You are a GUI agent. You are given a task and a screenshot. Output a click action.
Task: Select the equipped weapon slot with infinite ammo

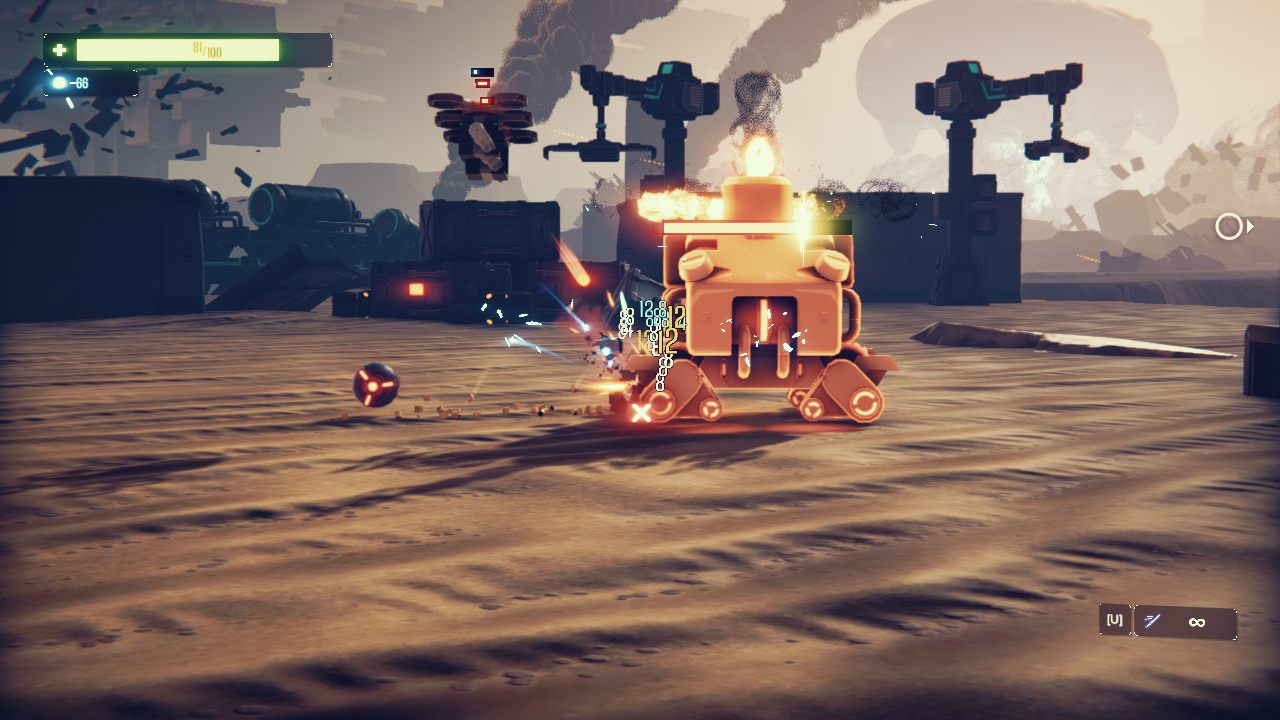pyautogui.click(x=1185, y=622)
